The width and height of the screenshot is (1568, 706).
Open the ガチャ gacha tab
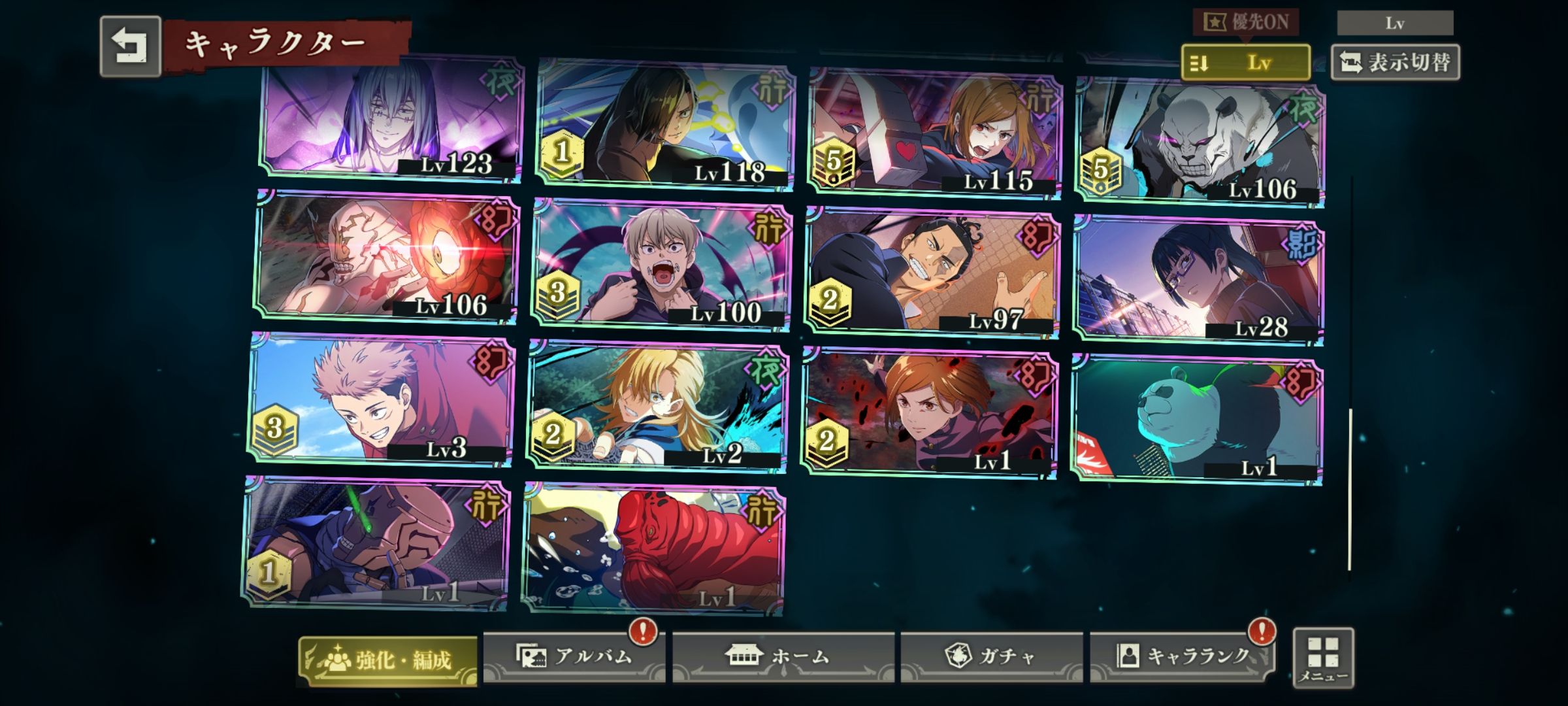991,656
